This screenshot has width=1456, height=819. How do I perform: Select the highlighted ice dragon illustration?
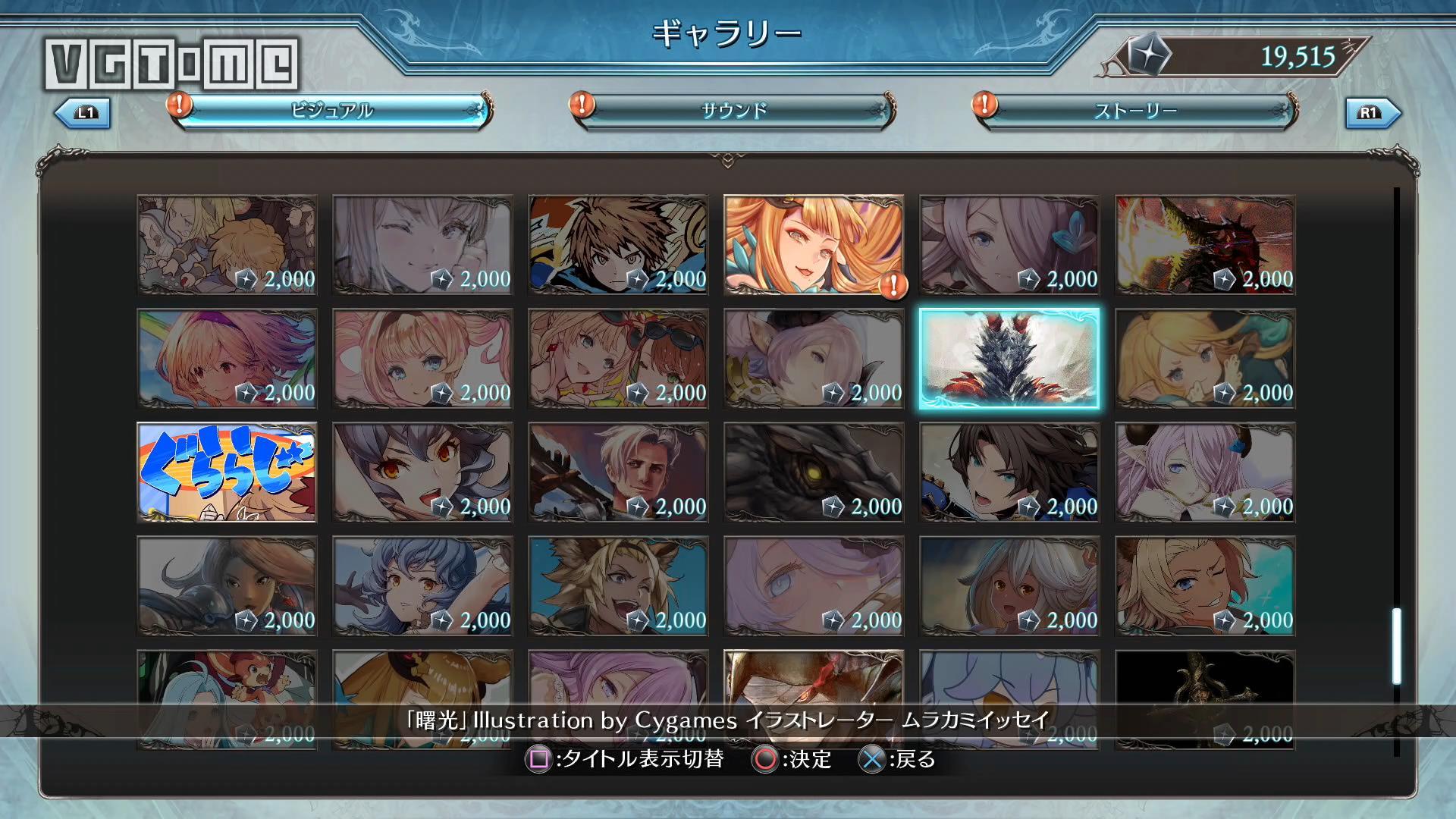(x=1009, y=359)
